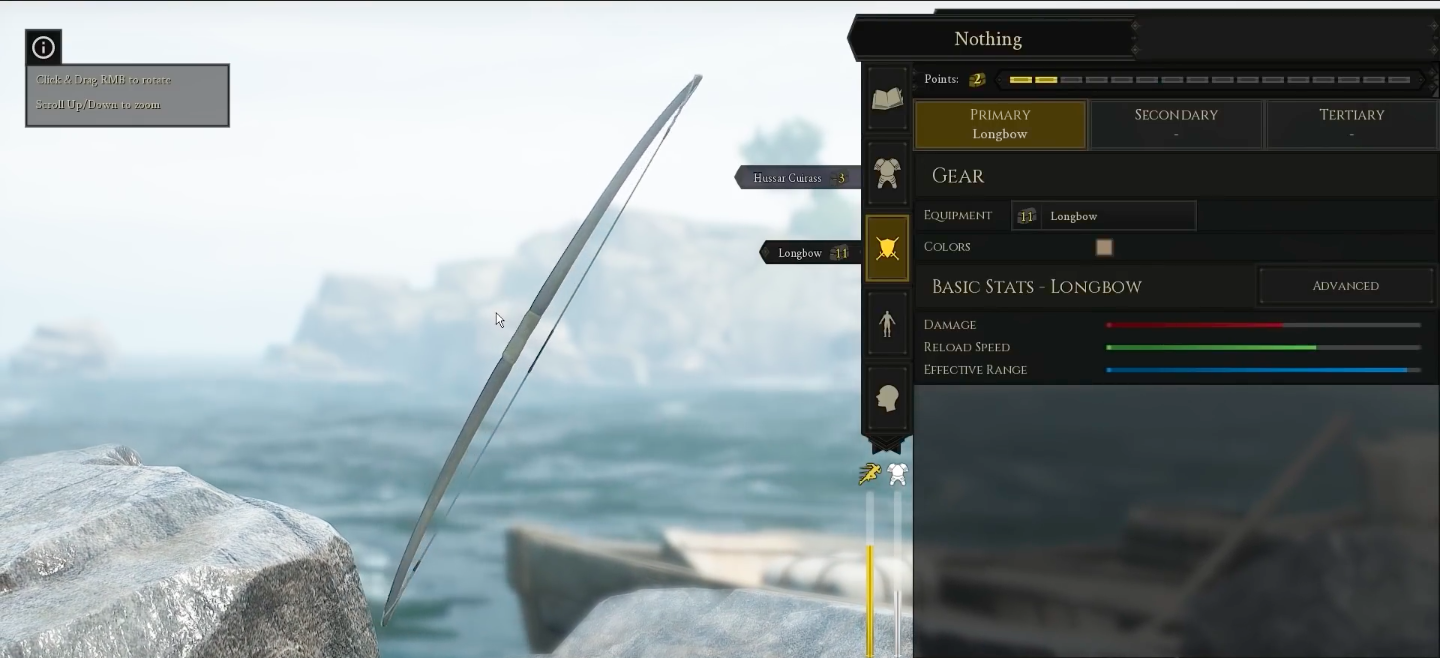The image size is (1440, 658).
Task: Click the loadout name field 'Nothing'
Action: 988,39
